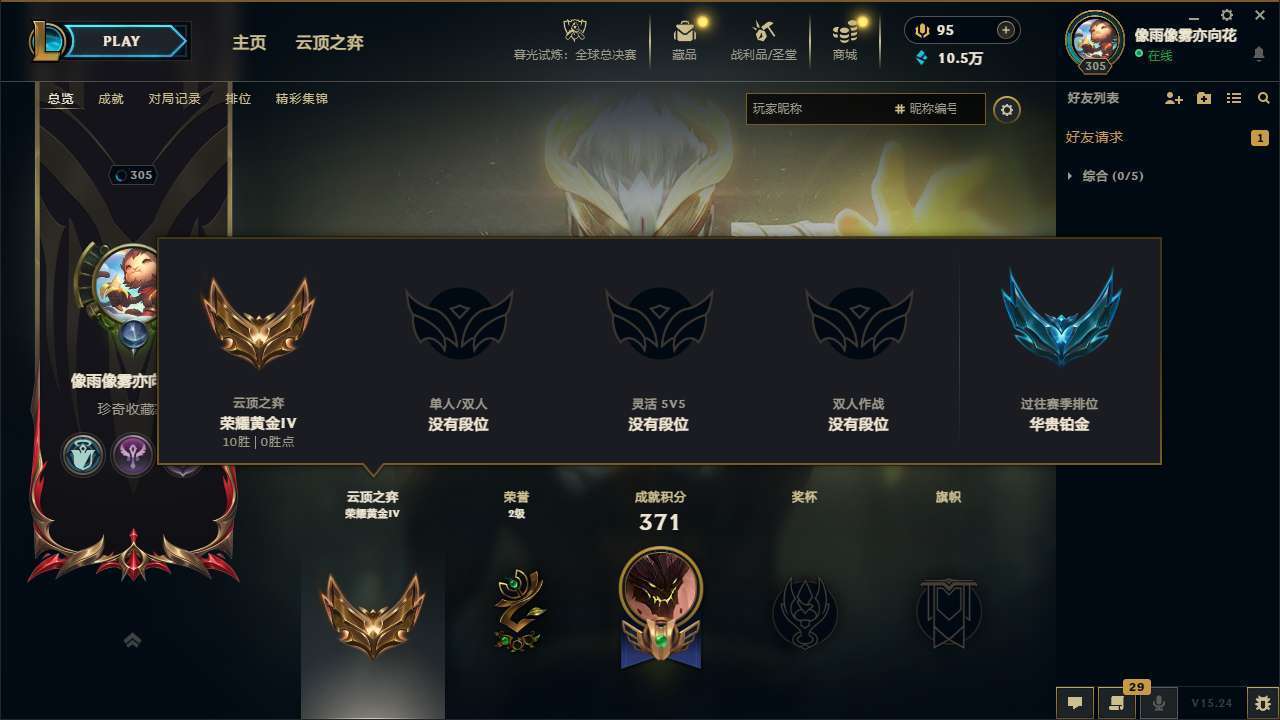Switch to the 成就 achievements tab
This screenshot has height=720, width=1280.
(110, 98)
